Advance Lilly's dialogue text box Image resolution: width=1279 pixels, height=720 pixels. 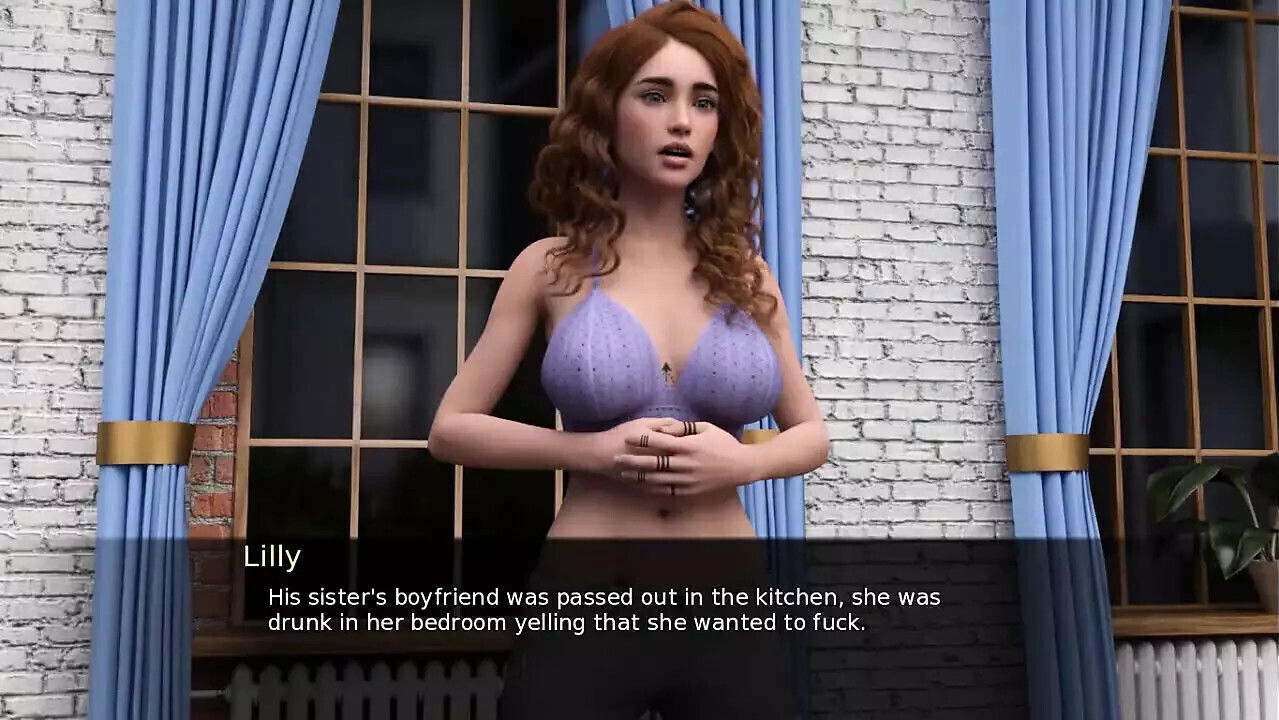click(x=604, y=609)
